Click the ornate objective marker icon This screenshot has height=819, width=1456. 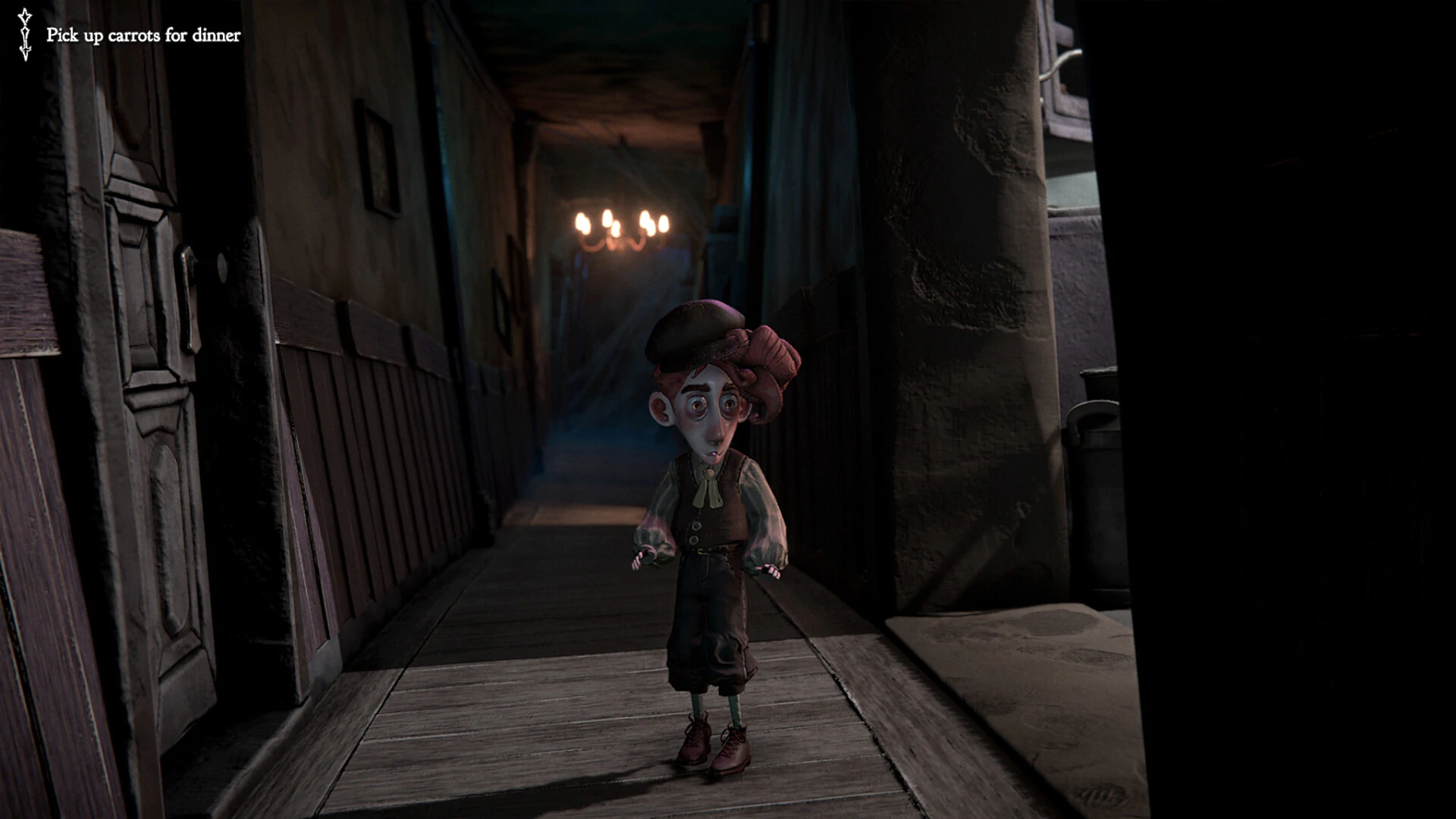[x=25, y=35]
